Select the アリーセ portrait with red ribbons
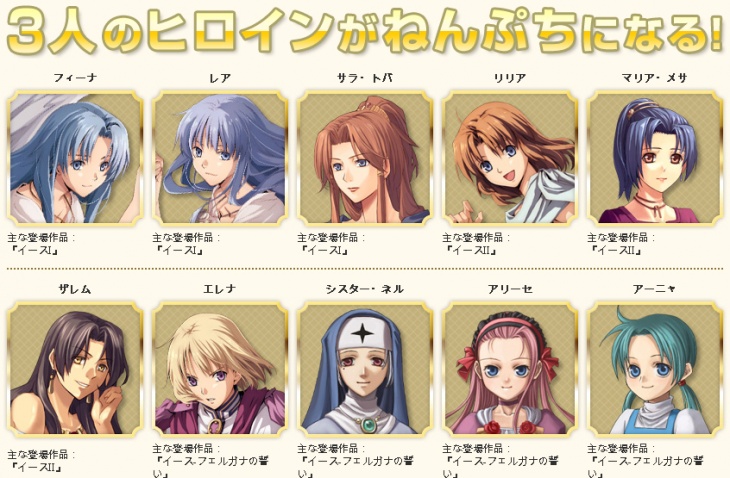The image size is (730, 478). tap(510, 369)
